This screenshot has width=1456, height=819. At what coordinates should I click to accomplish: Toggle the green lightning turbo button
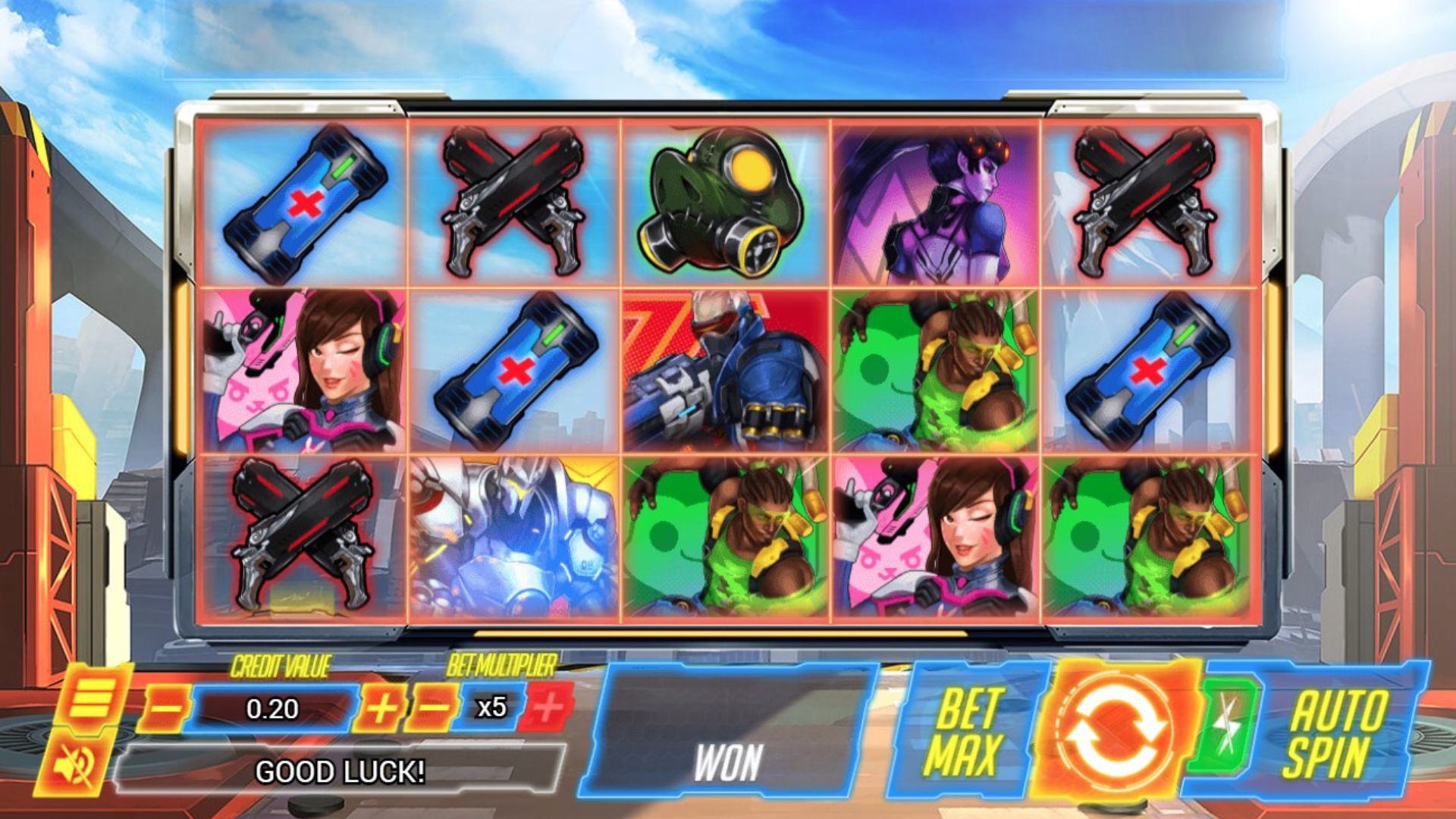(x=1226, y=726)
